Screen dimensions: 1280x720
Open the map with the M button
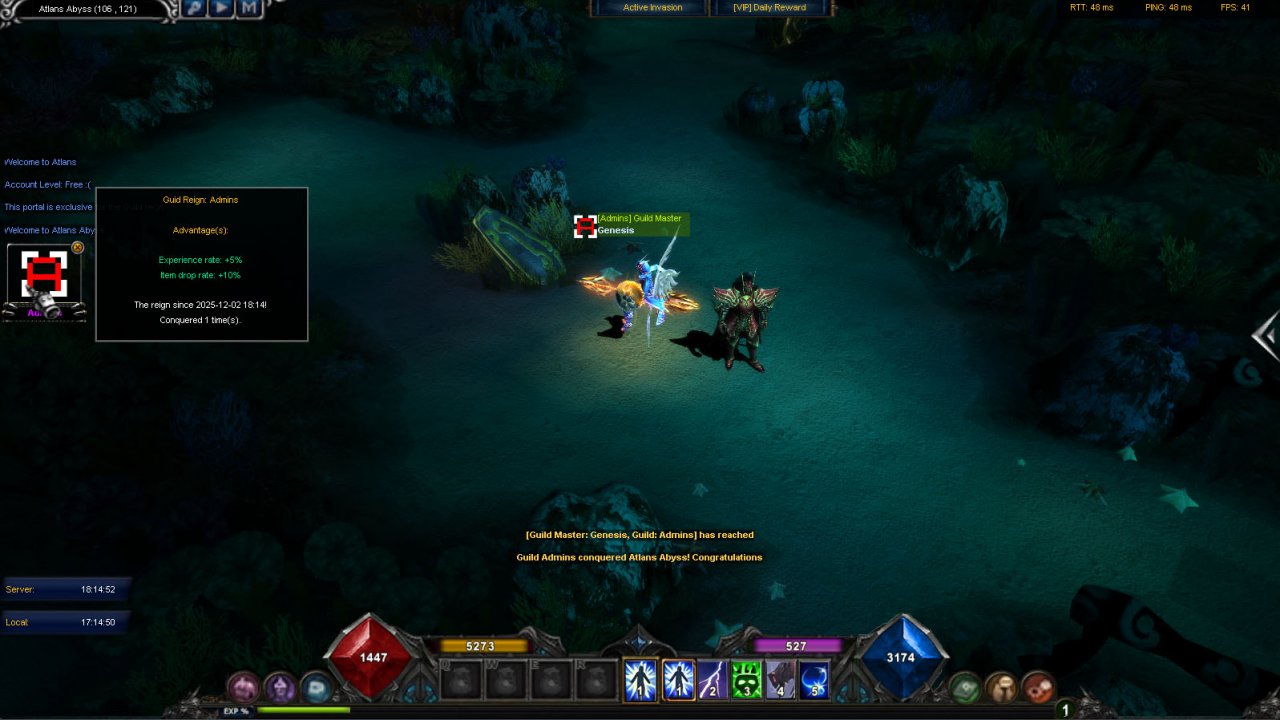click(x=249, y=9)
